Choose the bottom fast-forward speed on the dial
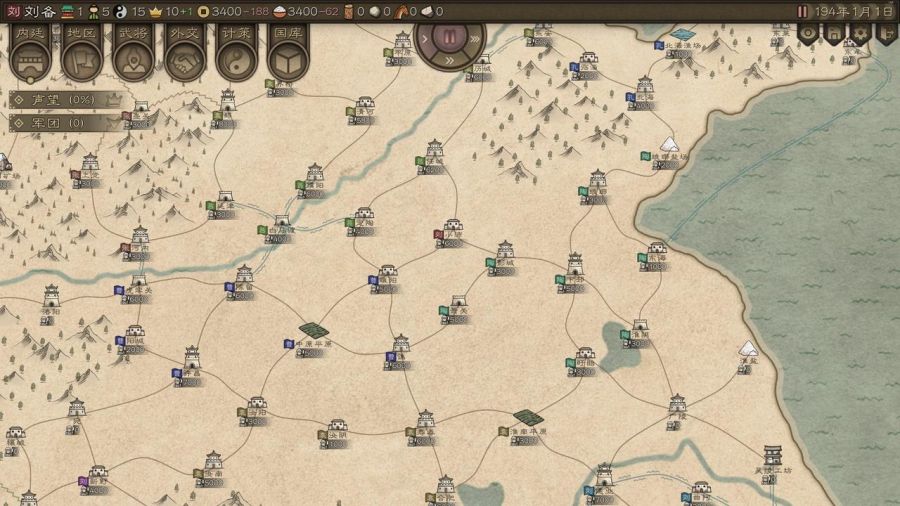This screenshot has width=900, height=506. click(449, 61)
